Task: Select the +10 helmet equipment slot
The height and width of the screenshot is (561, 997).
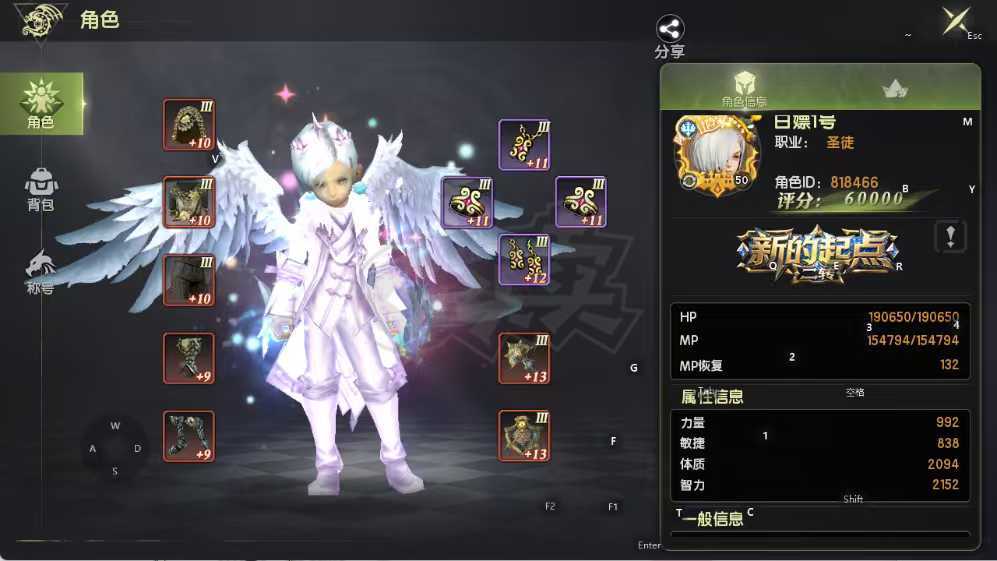Action: pyautogui.click(x=189, y=125)
